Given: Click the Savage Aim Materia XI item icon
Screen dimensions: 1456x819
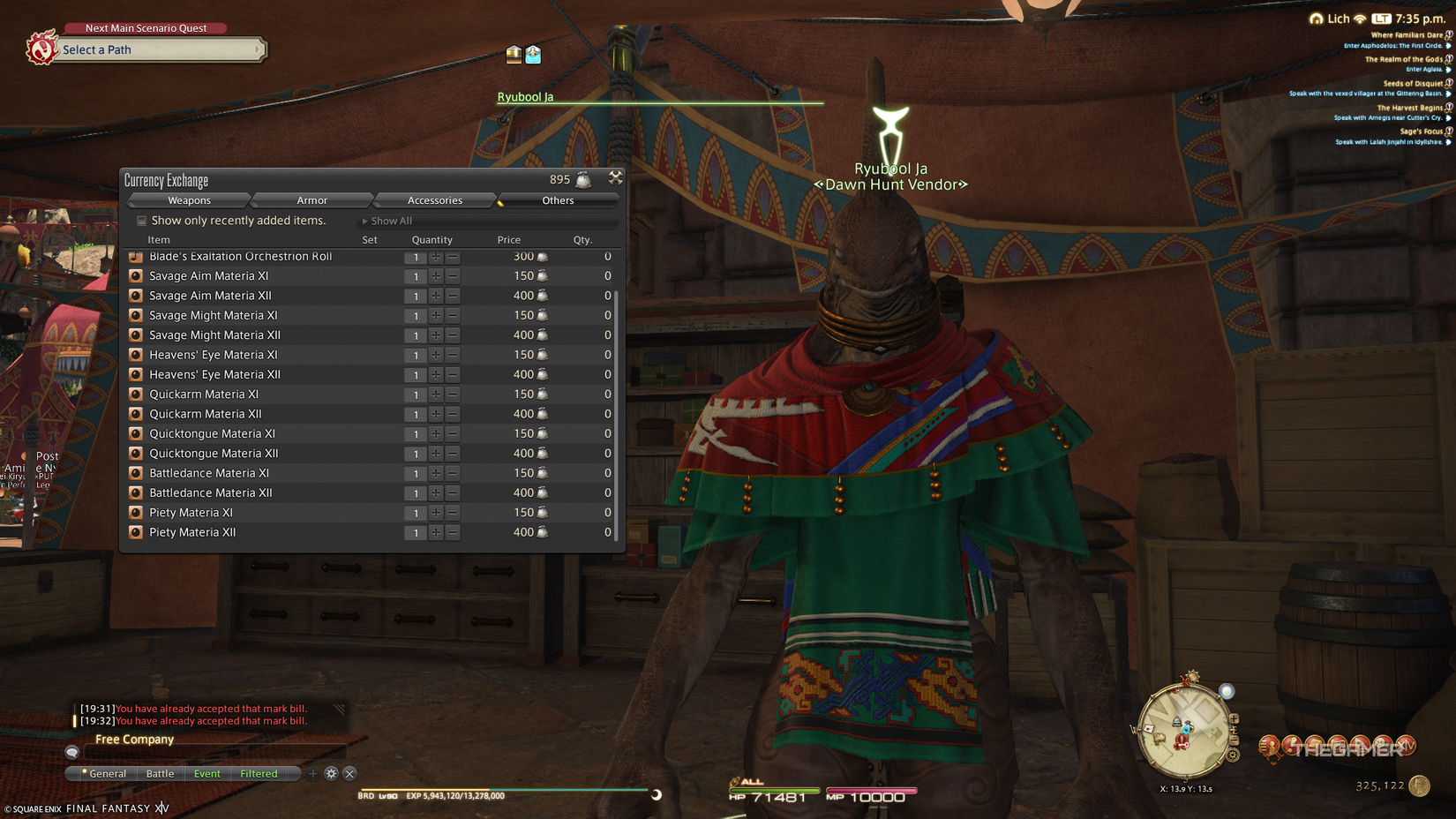Looking at the screenshot, I should click(x=136, y=275).
